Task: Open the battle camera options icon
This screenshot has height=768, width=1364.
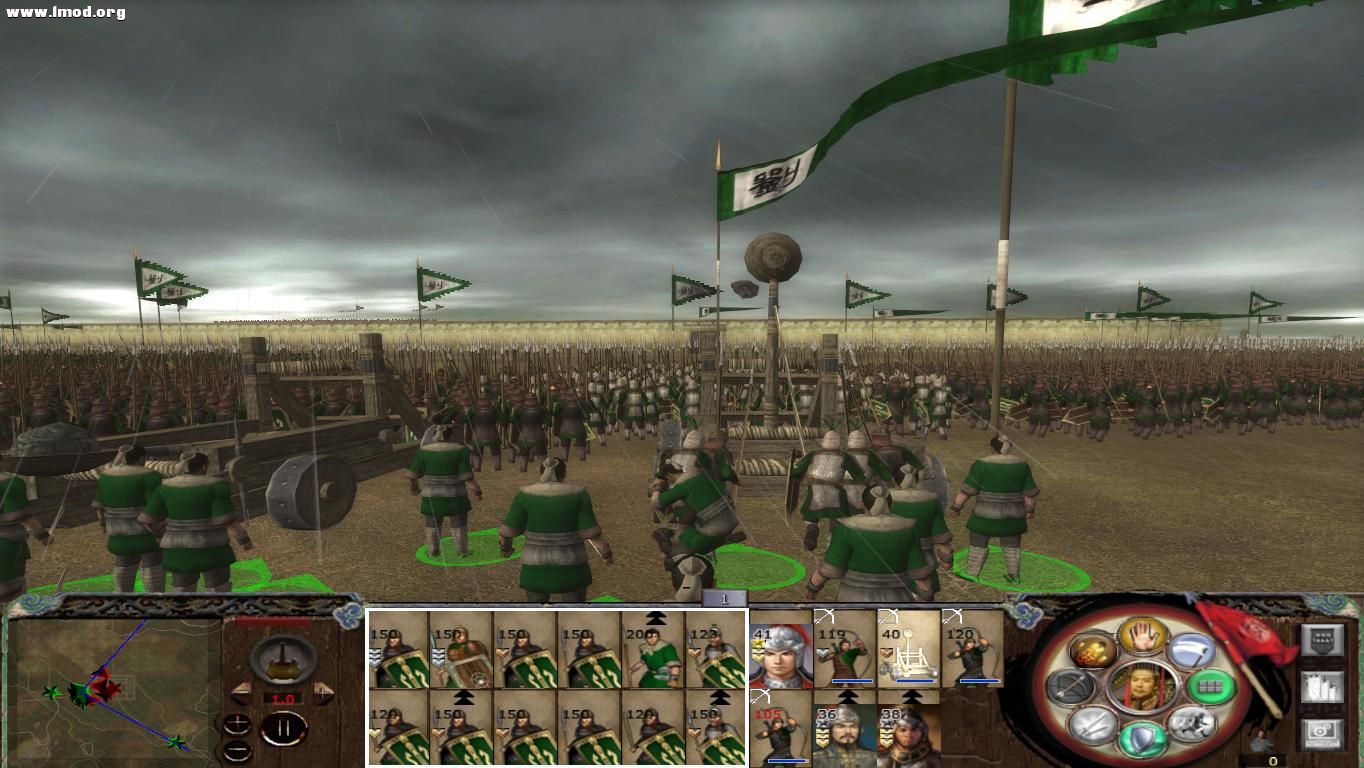Action: pyautogui.click(x=1323, y=732)
